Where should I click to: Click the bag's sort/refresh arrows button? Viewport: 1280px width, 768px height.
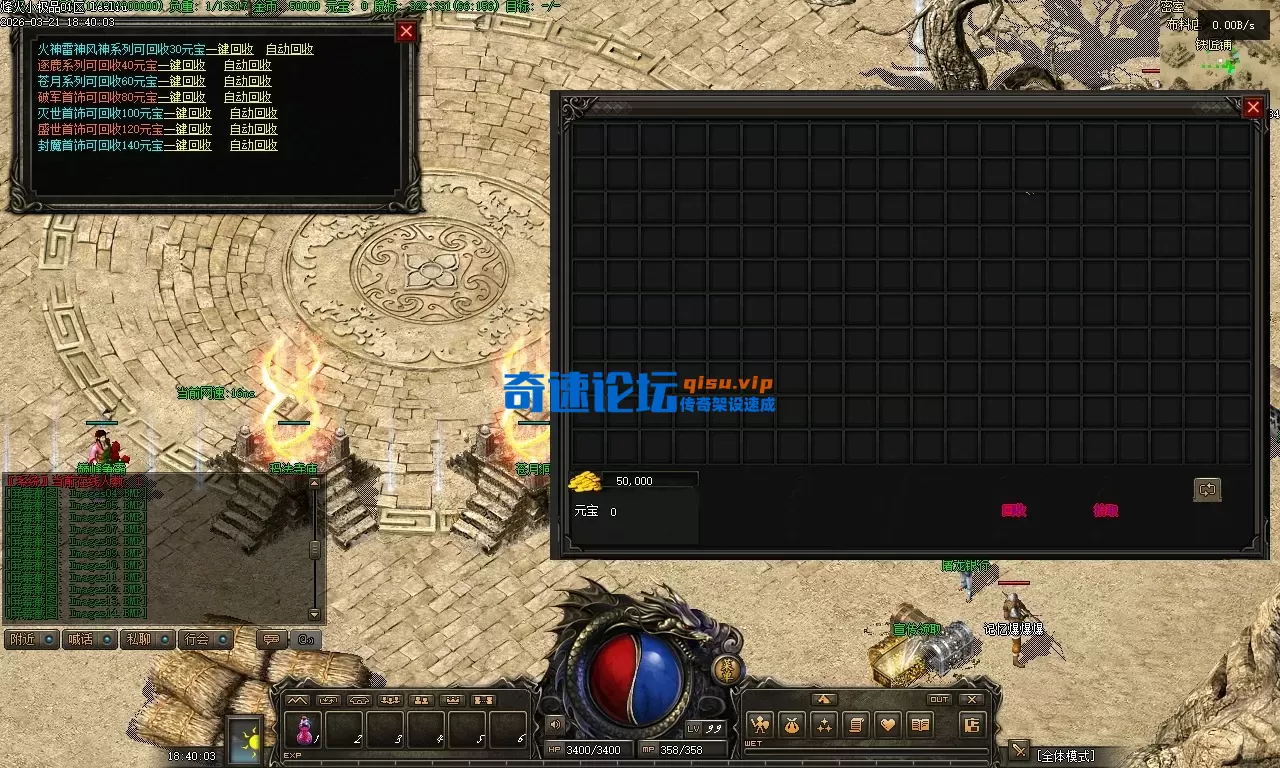click(x=1207, y=489)
